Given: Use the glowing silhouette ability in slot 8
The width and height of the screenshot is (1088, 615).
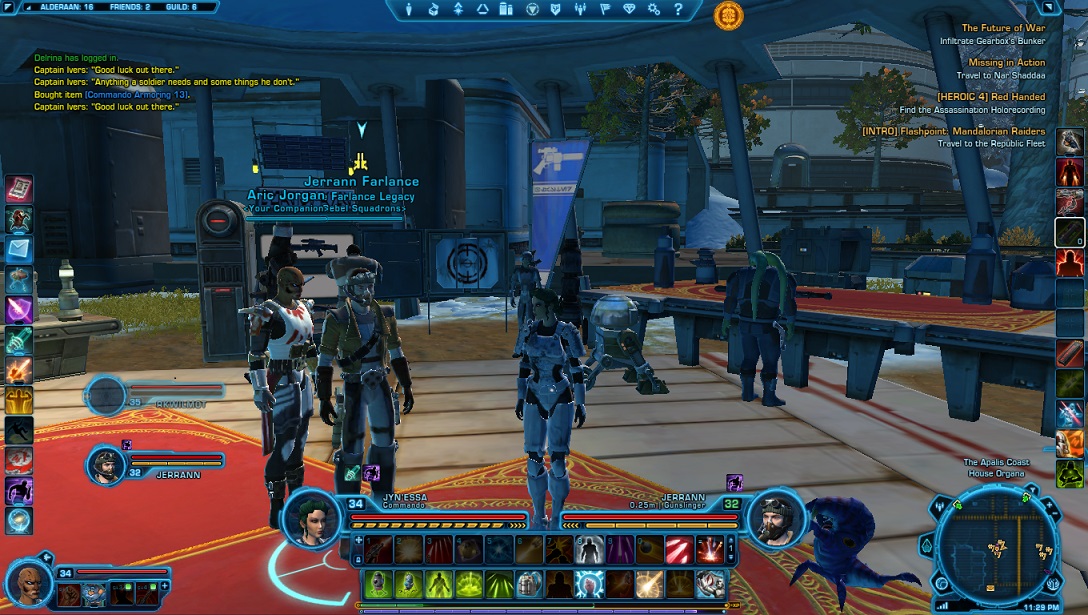Looking at the screenshot, I should [590, 548].
